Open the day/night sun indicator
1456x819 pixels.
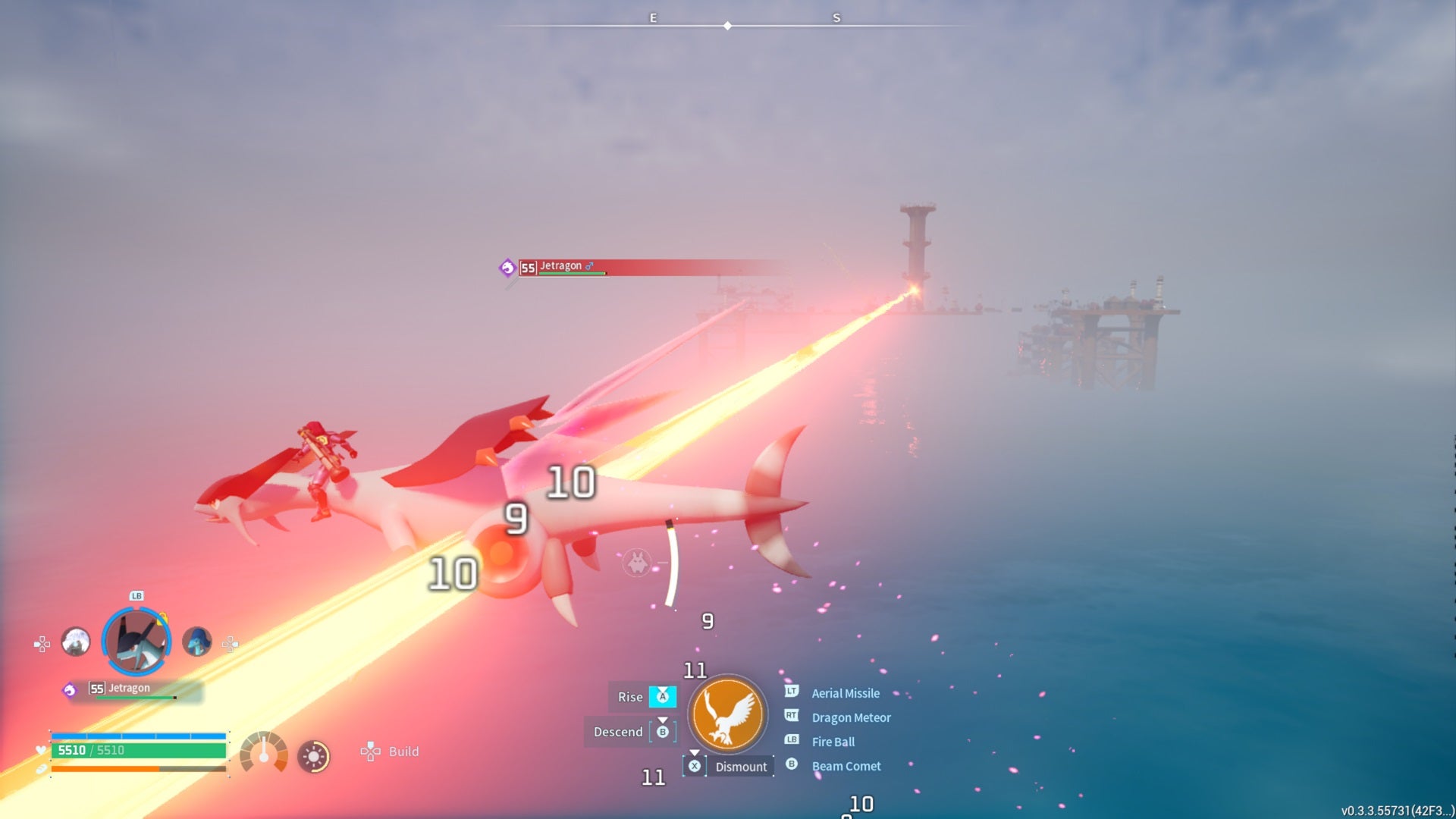(x=313, y=758)
